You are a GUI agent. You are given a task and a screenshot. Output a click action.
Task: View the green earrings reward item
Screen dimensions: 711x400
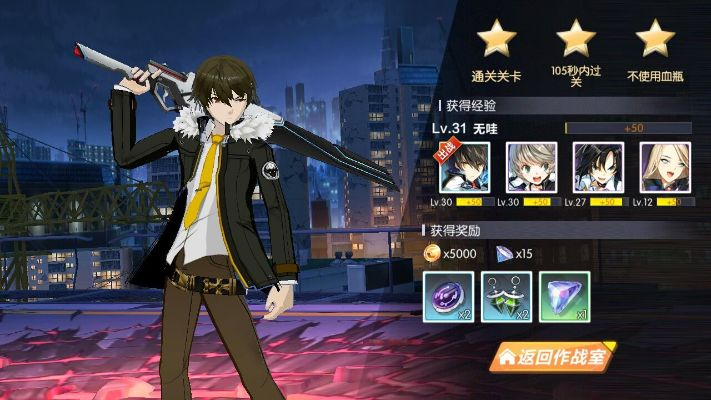pyautogui.click(x=507, y=296)
